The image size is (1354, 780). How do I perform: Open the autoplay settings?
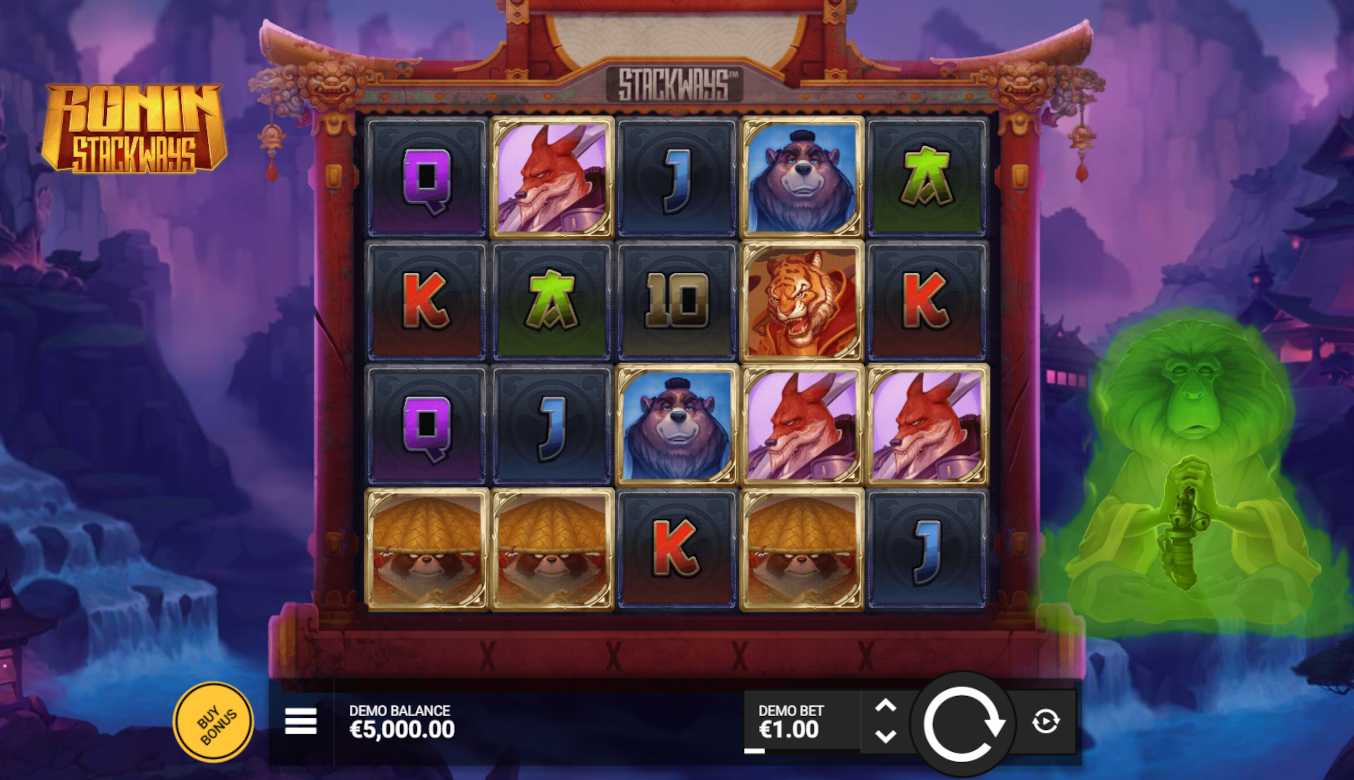click(1045, 721)
